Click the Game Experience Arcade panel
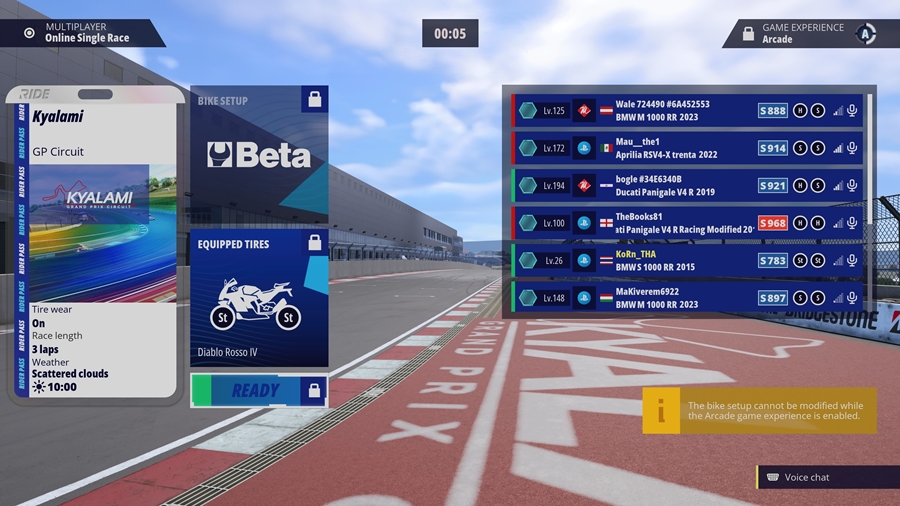900x506 pixels. click(x=805, y=34)
